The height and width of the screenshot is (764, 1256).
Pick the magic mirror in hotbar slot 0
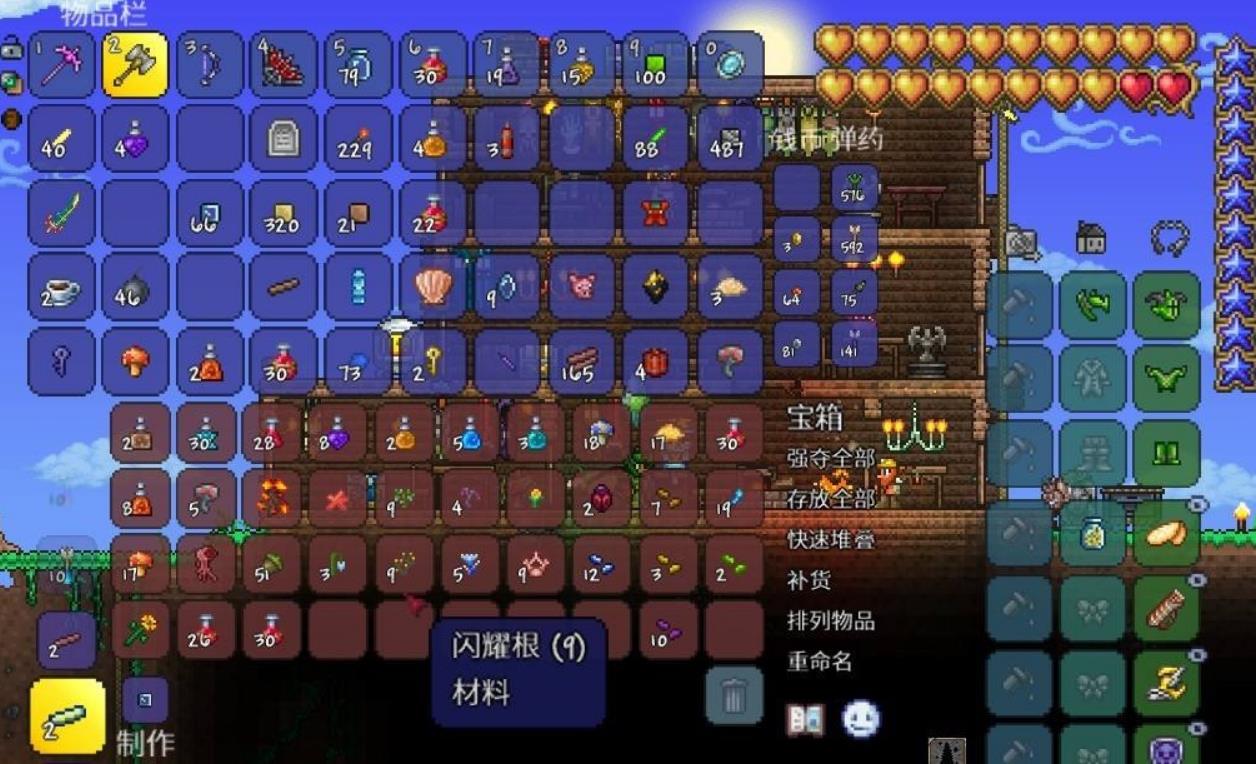730,65
